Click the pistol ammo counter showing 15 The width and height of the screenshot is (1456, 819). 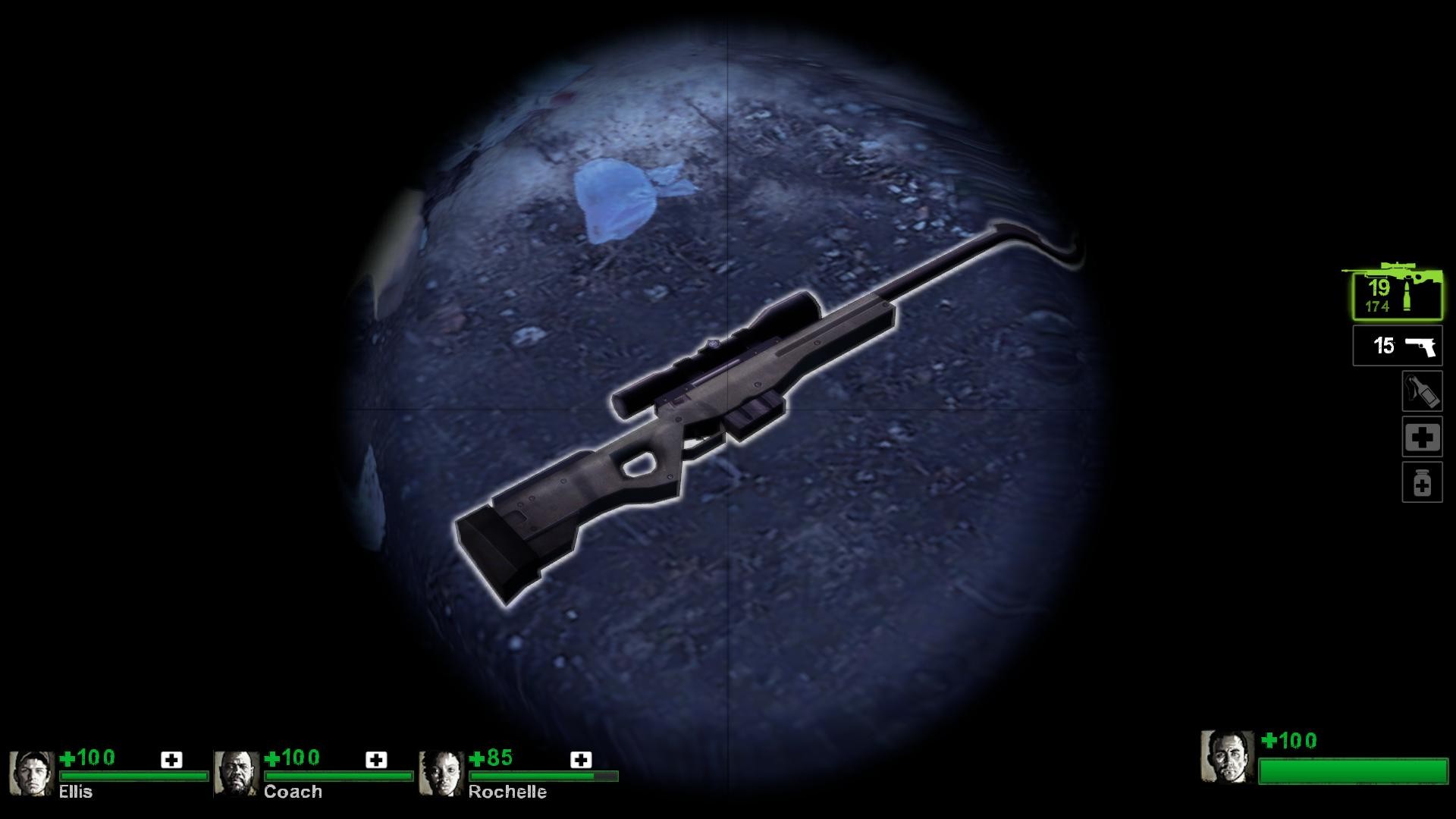point(1384,347)
